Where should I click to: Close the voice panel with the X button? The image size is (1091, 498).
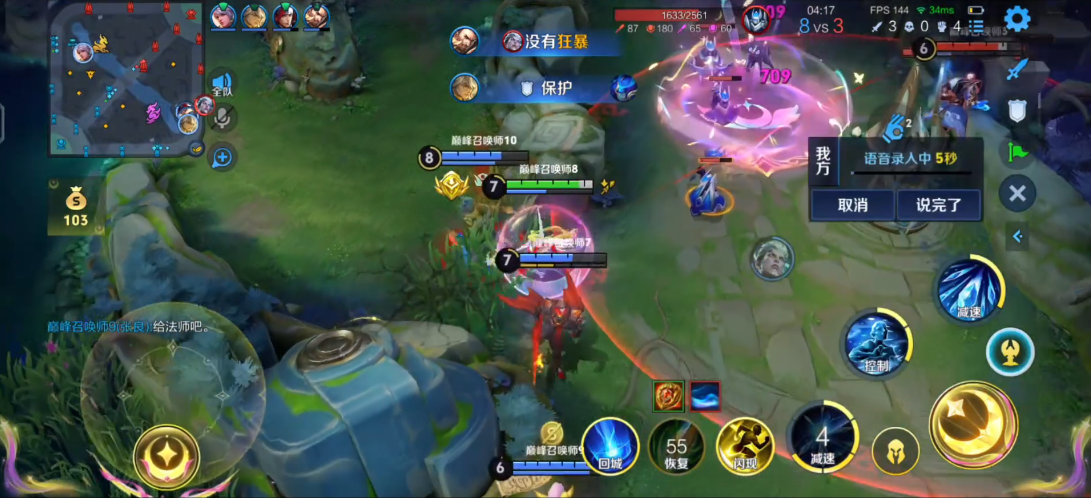(x=1017, y=193)
